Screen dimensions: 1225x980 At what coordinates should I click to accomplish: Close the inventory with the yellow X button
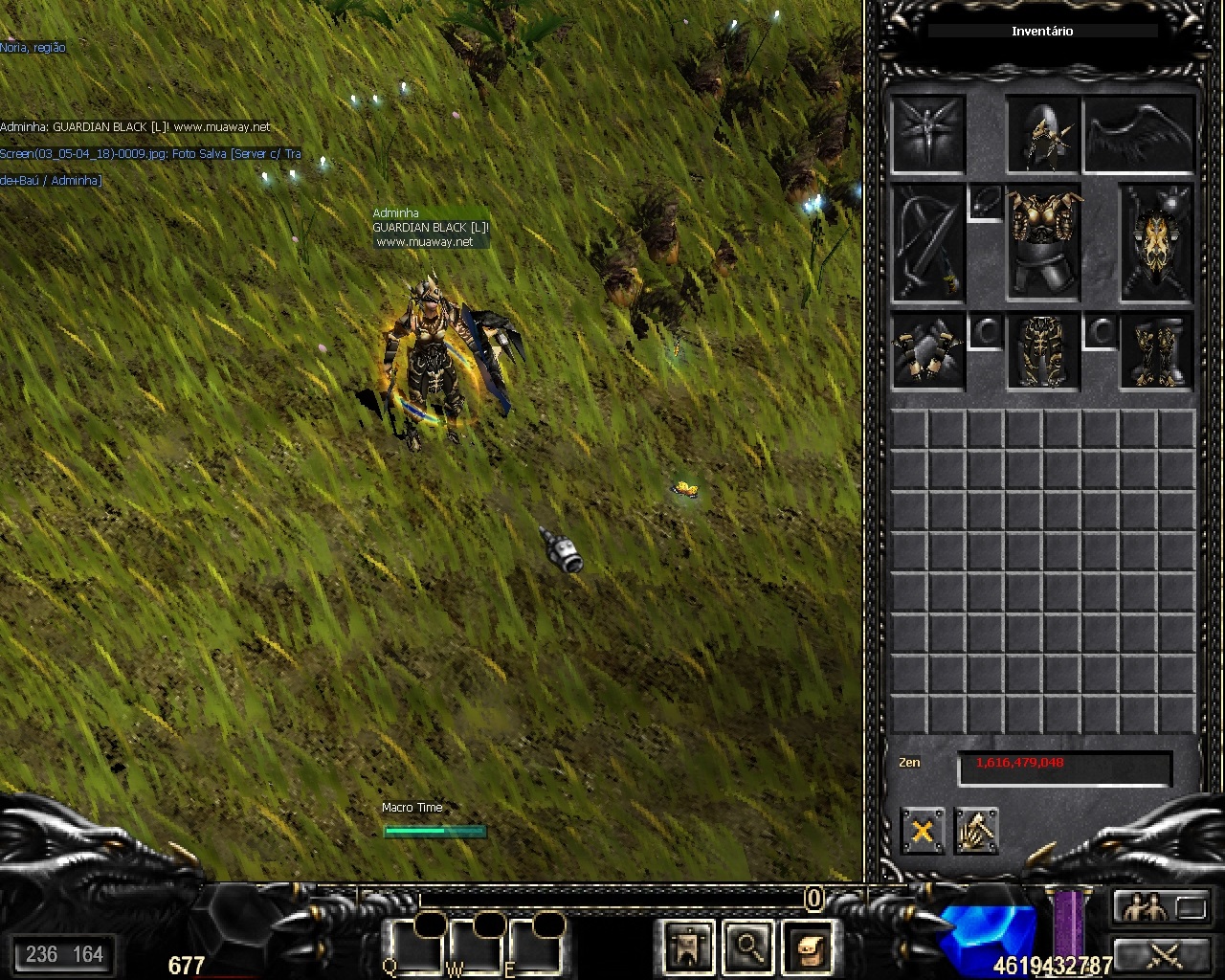pos(922,831)
